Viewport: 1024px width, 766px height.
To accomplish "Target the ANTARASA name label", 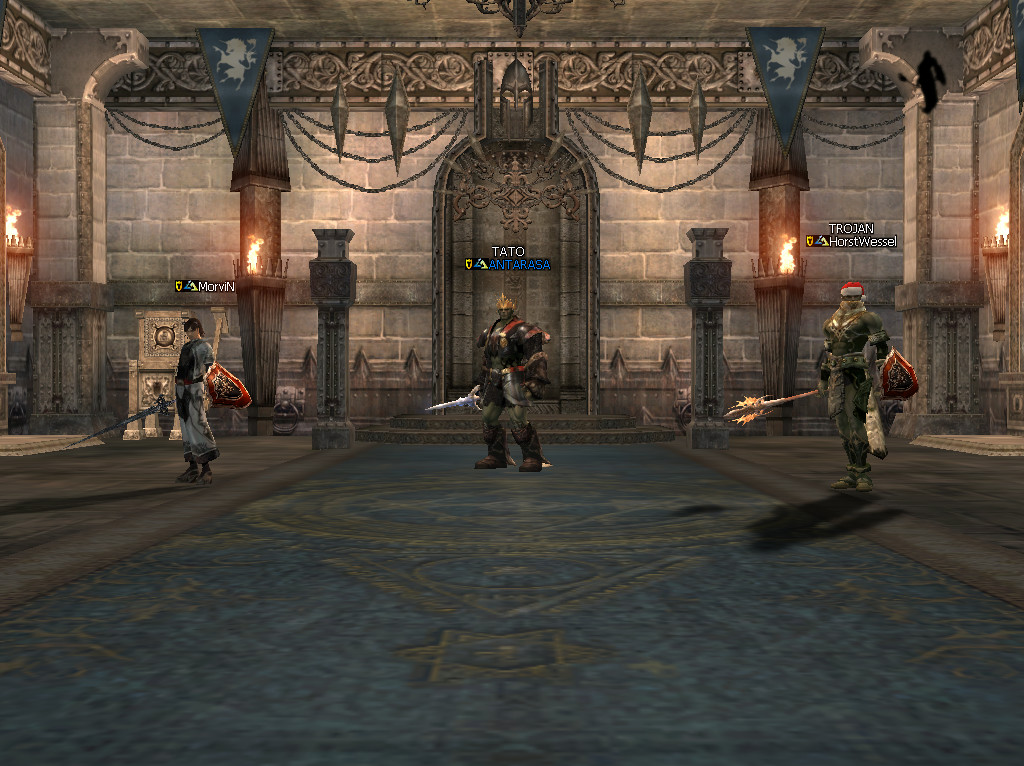I will (519, 264).
